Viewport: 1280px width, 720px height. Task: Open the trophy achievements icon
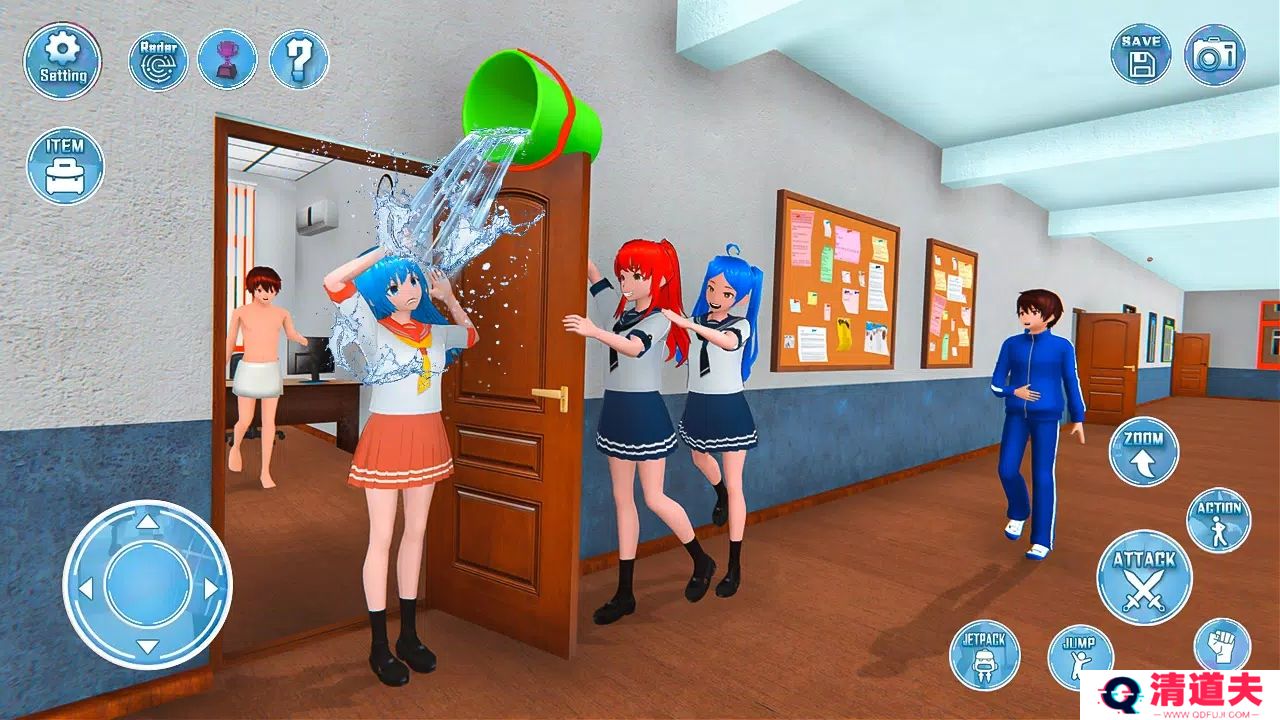coord(227,60)
